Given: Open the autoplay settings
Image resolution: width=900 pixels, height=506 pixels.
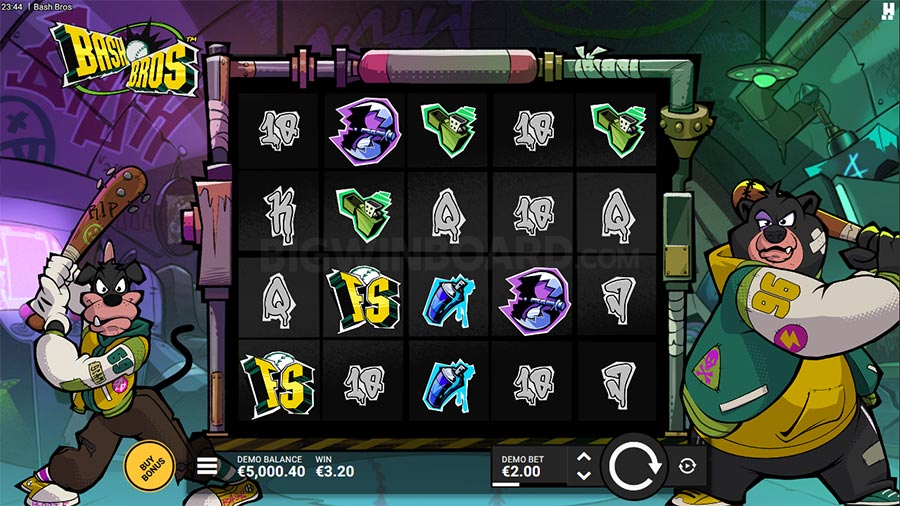Looking at the screenshot, I should pos(687,466).
